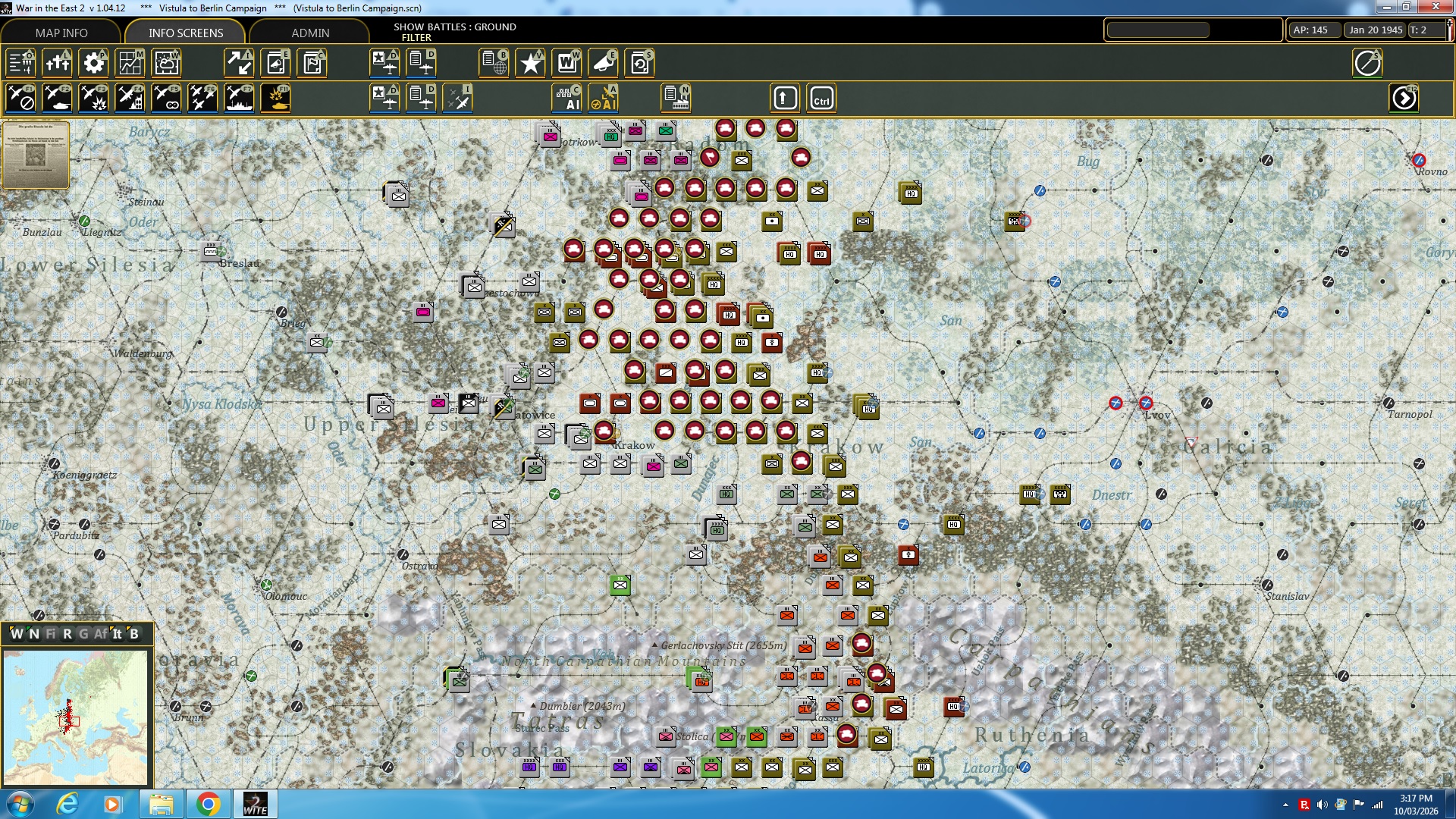
Task: Toggle the Shift modifier key button
Action: (784, 98)
